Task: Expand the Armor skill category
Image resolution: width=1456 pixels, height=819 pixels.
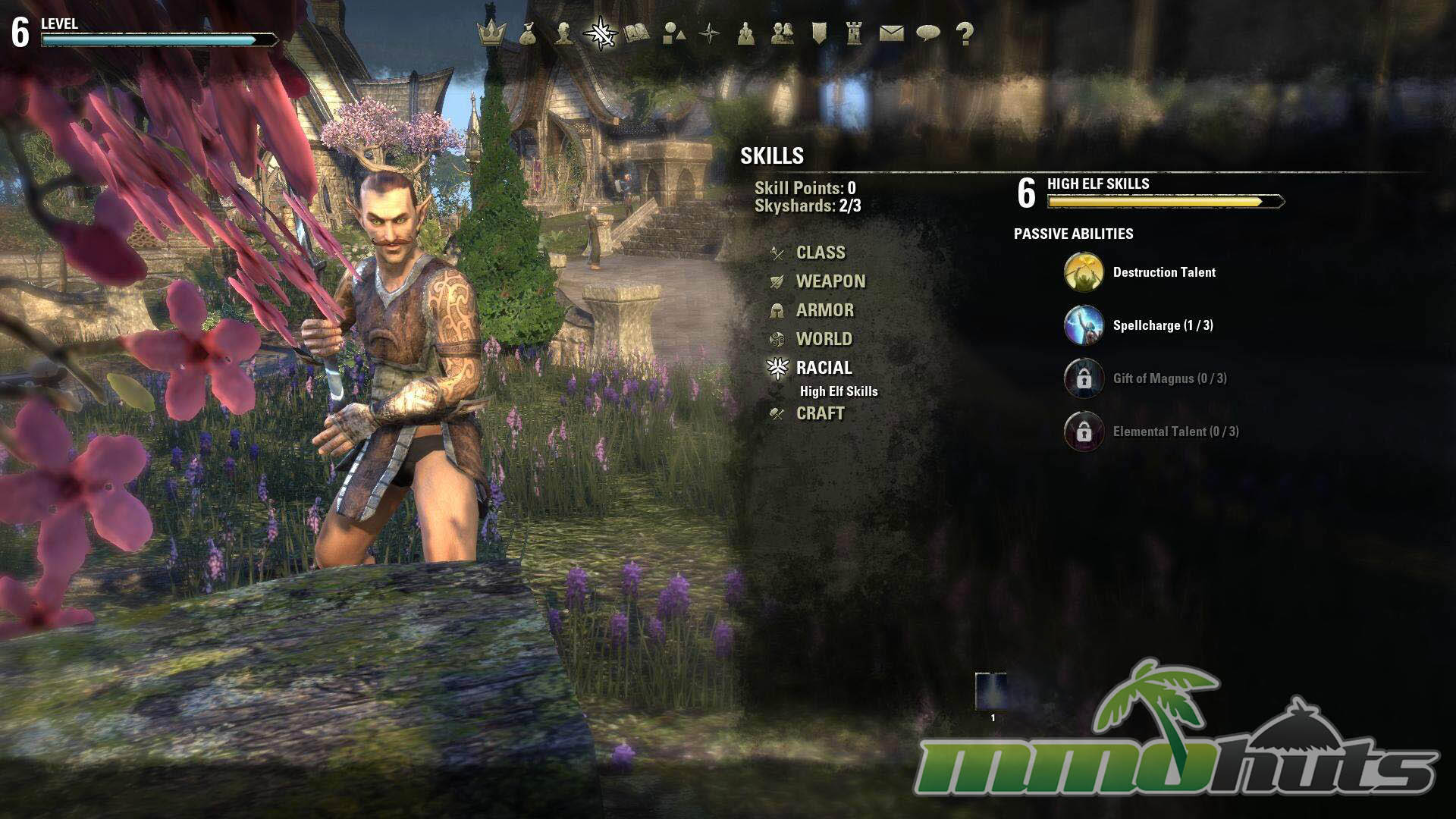Action: point(824,310)
